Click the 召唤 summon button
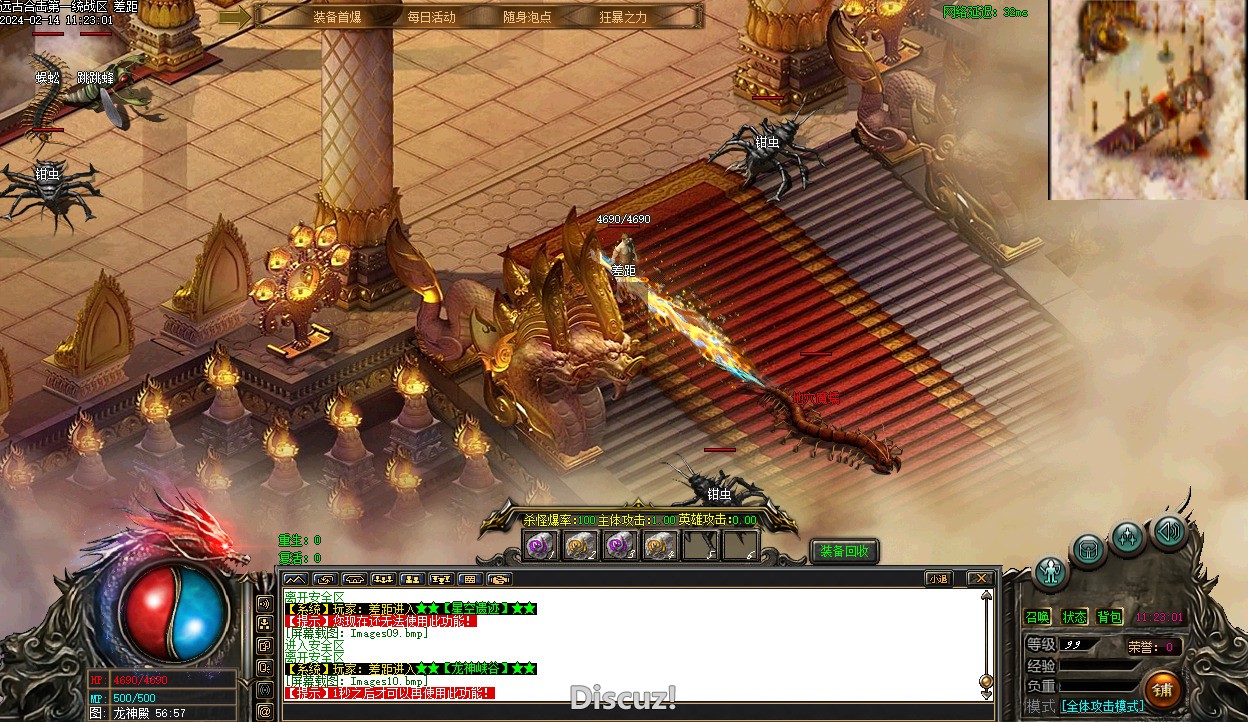The width and height of the screenshot is (1248, 722). 1038,617
